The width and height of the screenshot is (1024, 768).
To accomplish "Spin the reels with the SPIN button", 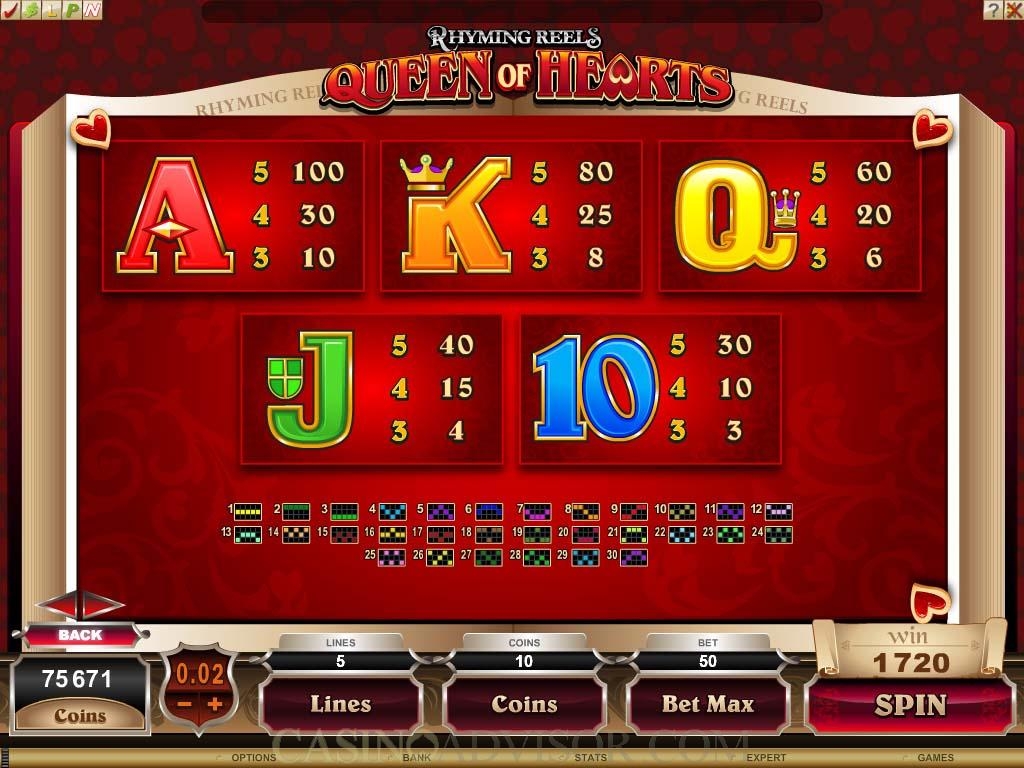I will (910, 705).
